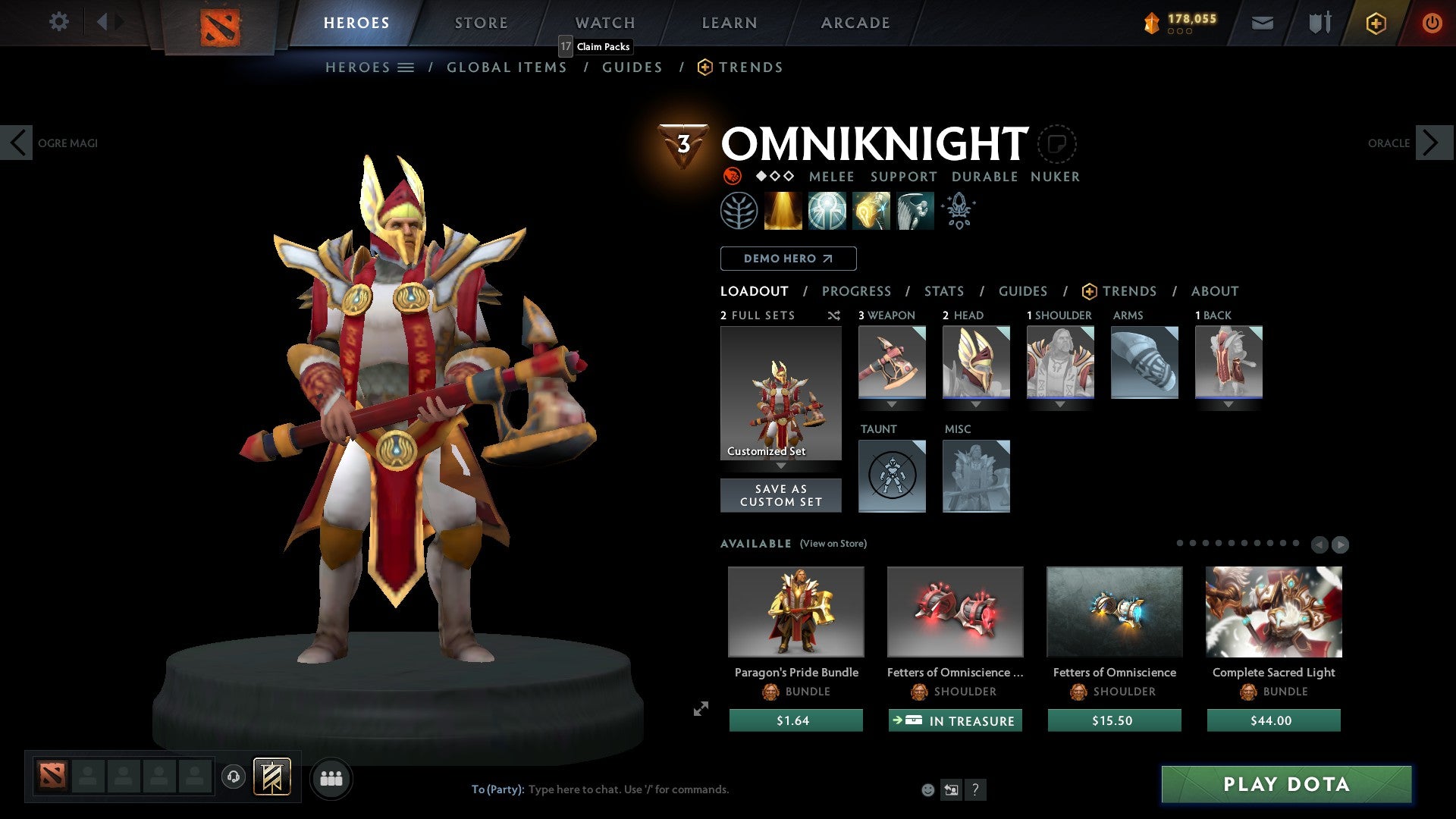Viewport: 1456px width, 819px height.
Task: Click the shuffle loadout icon beside 2 FULL SETS
Action: point(833,315)
